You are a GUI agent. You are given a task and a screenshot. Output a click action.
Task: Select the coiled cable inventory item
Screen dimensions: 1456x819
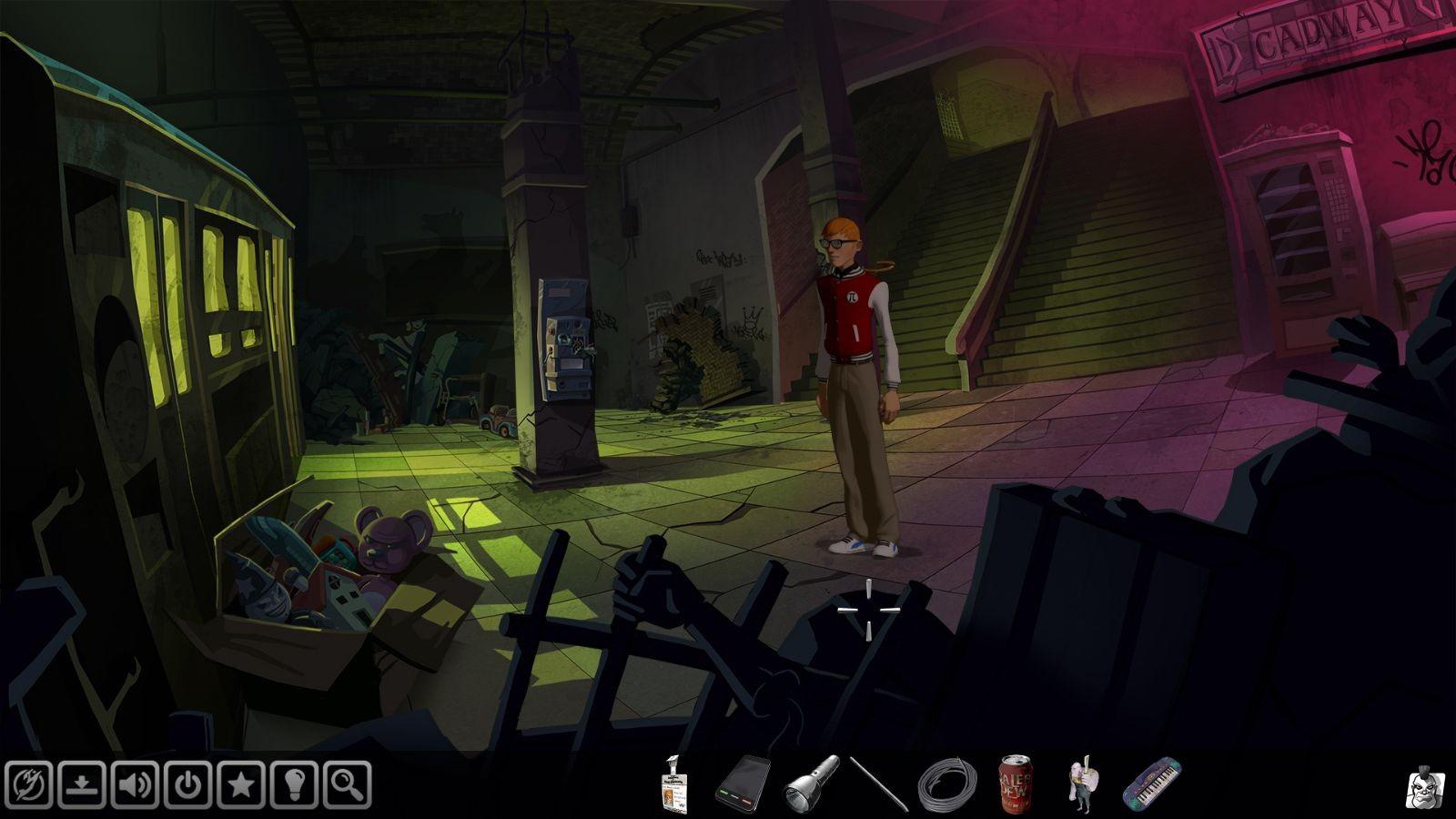coord(946,784)
